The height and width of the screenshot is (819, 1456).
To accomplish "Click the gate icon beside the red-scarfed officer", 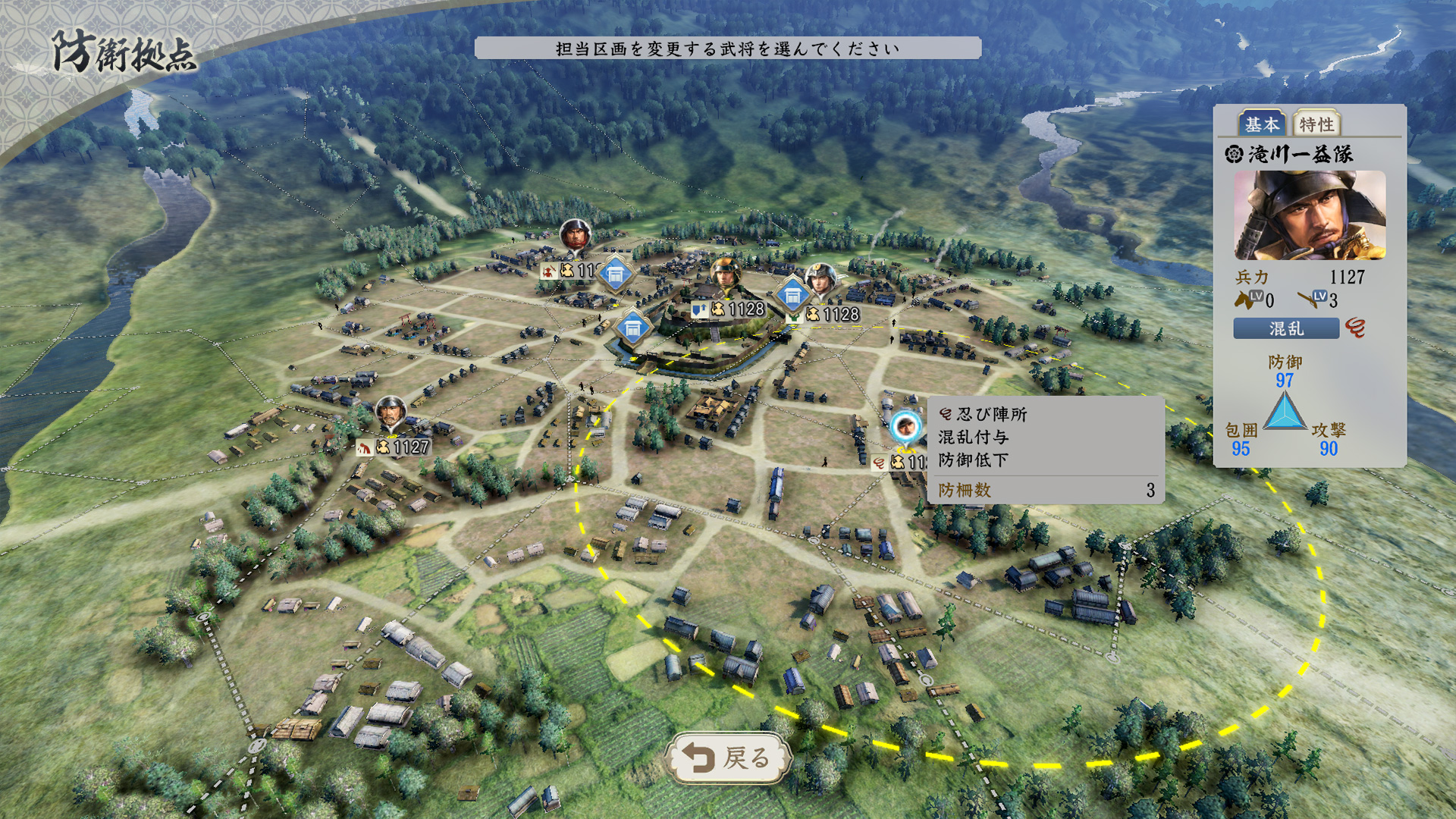I will click(615, 275).
